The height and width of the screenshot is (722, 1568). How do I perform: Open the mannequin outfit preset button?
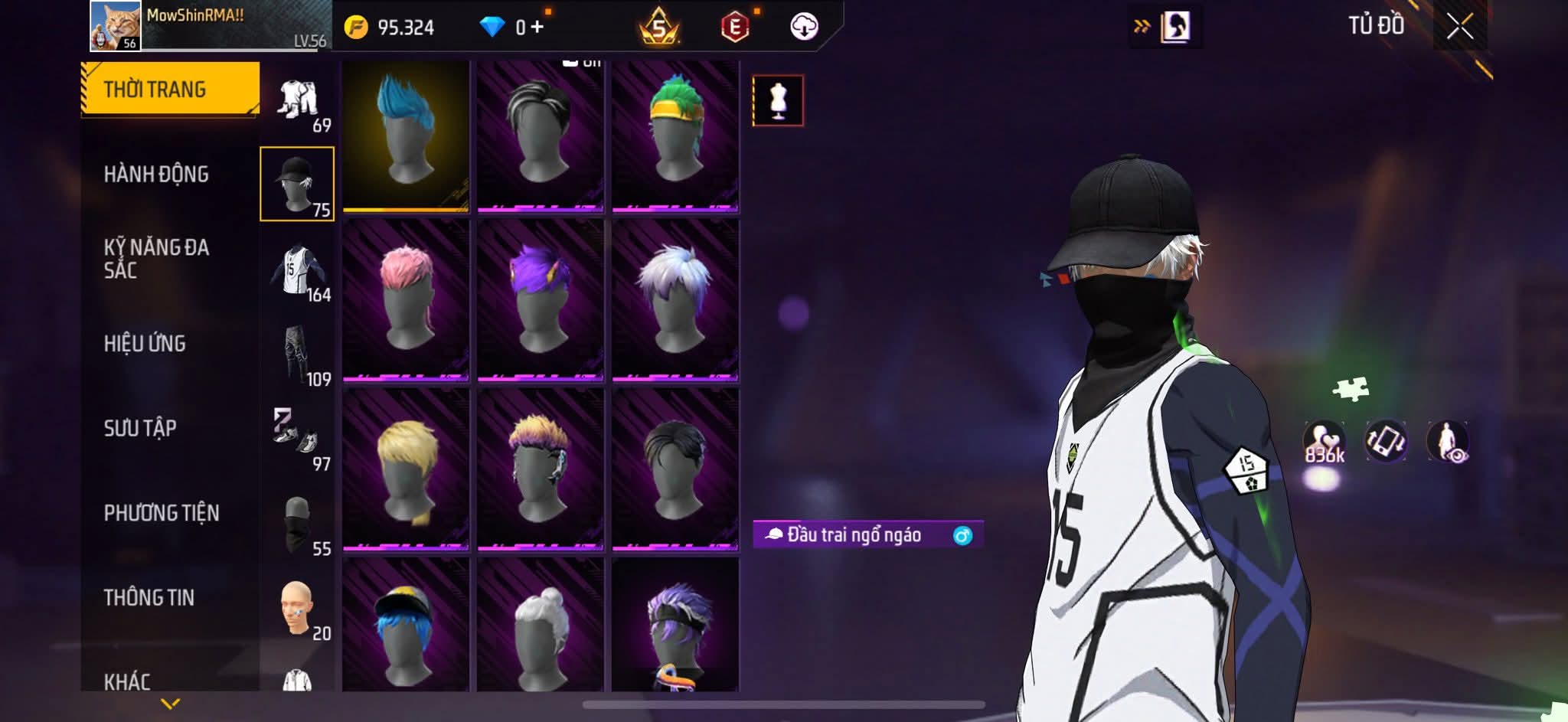(x=778, y=100)
